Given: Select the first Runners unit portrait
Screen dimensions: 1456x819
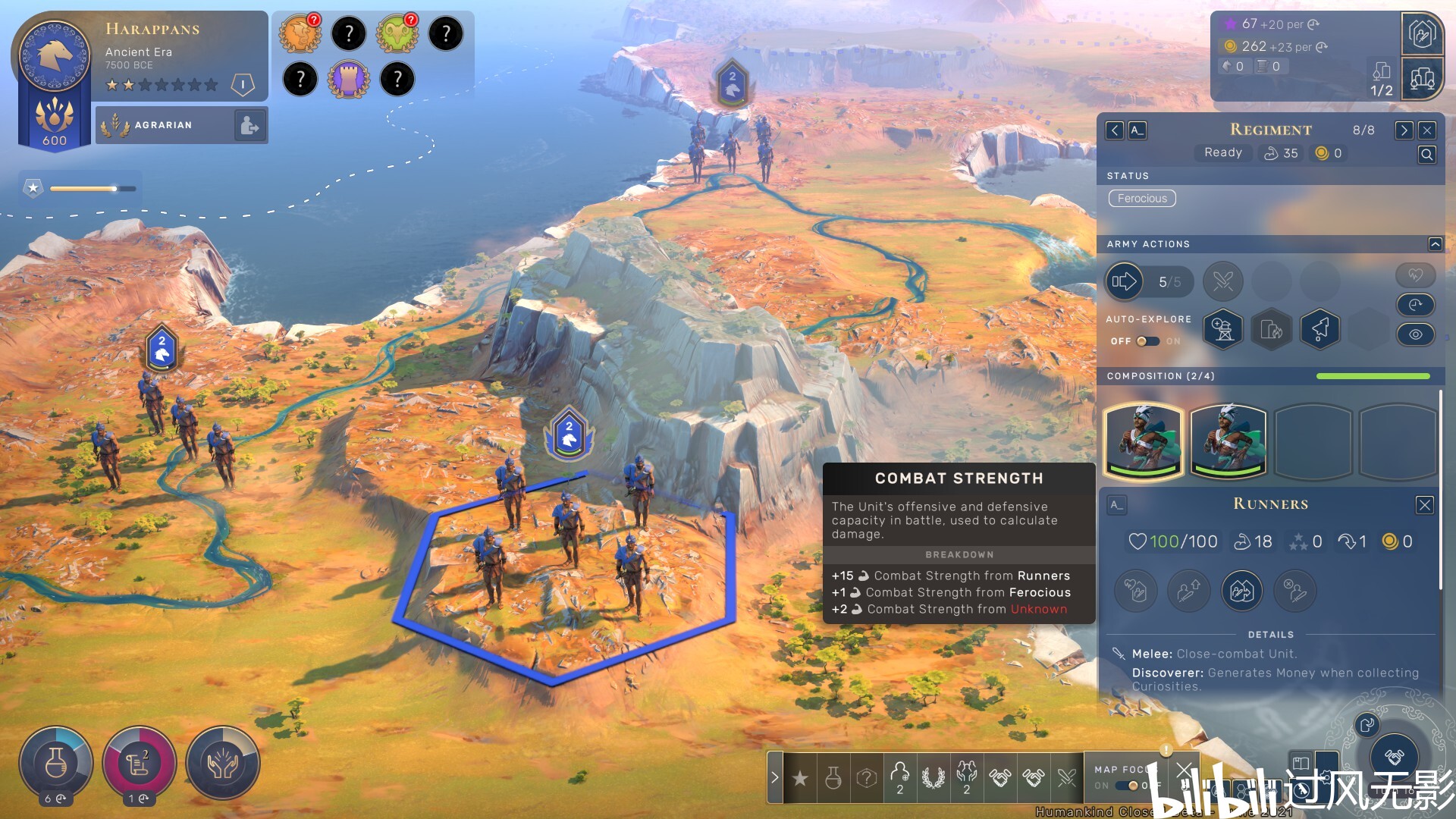Looking at the screenshot, I should [x=1144, y=441].
